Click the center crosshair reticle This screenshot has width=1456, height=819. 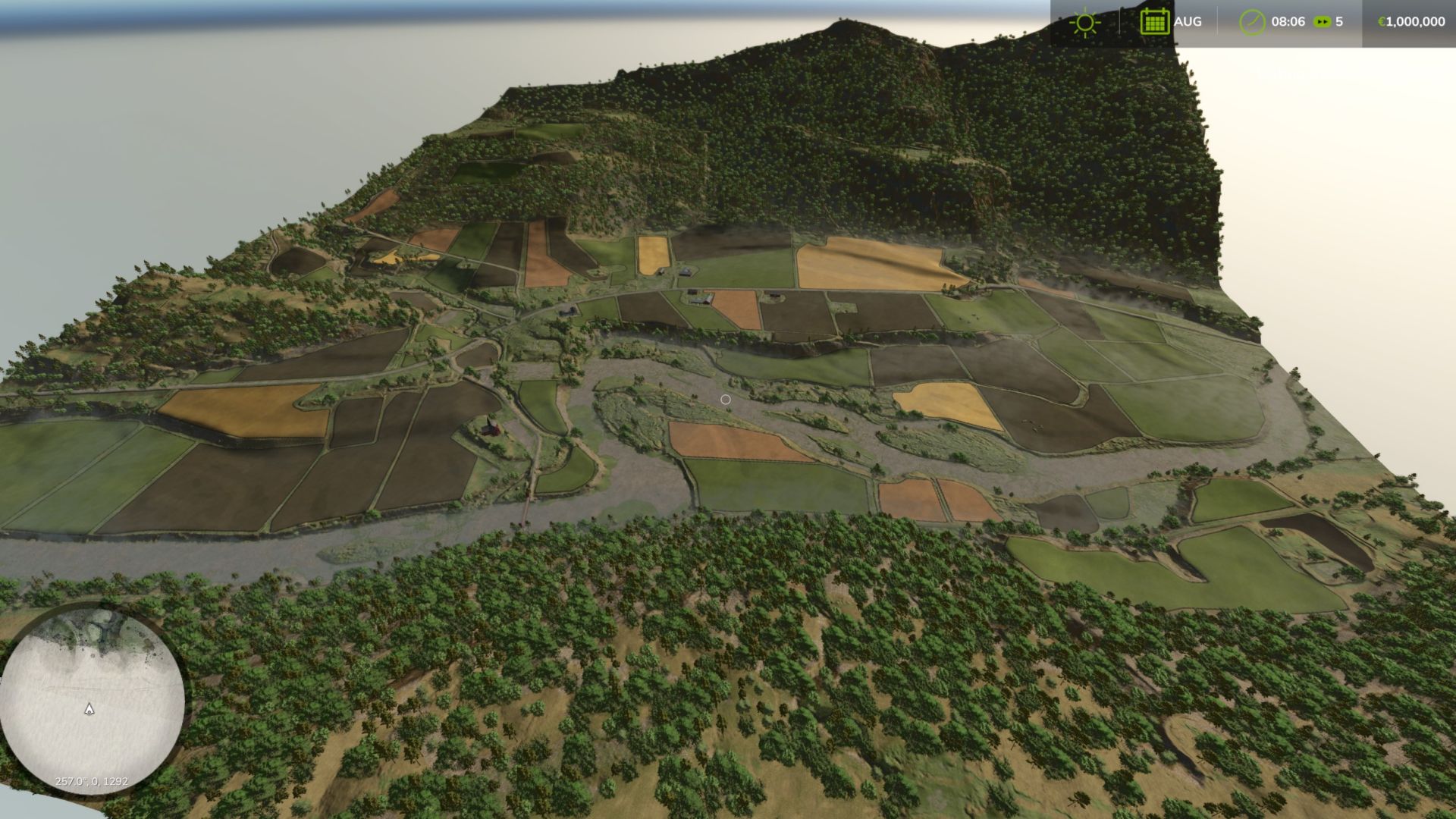tap(726, 399)
